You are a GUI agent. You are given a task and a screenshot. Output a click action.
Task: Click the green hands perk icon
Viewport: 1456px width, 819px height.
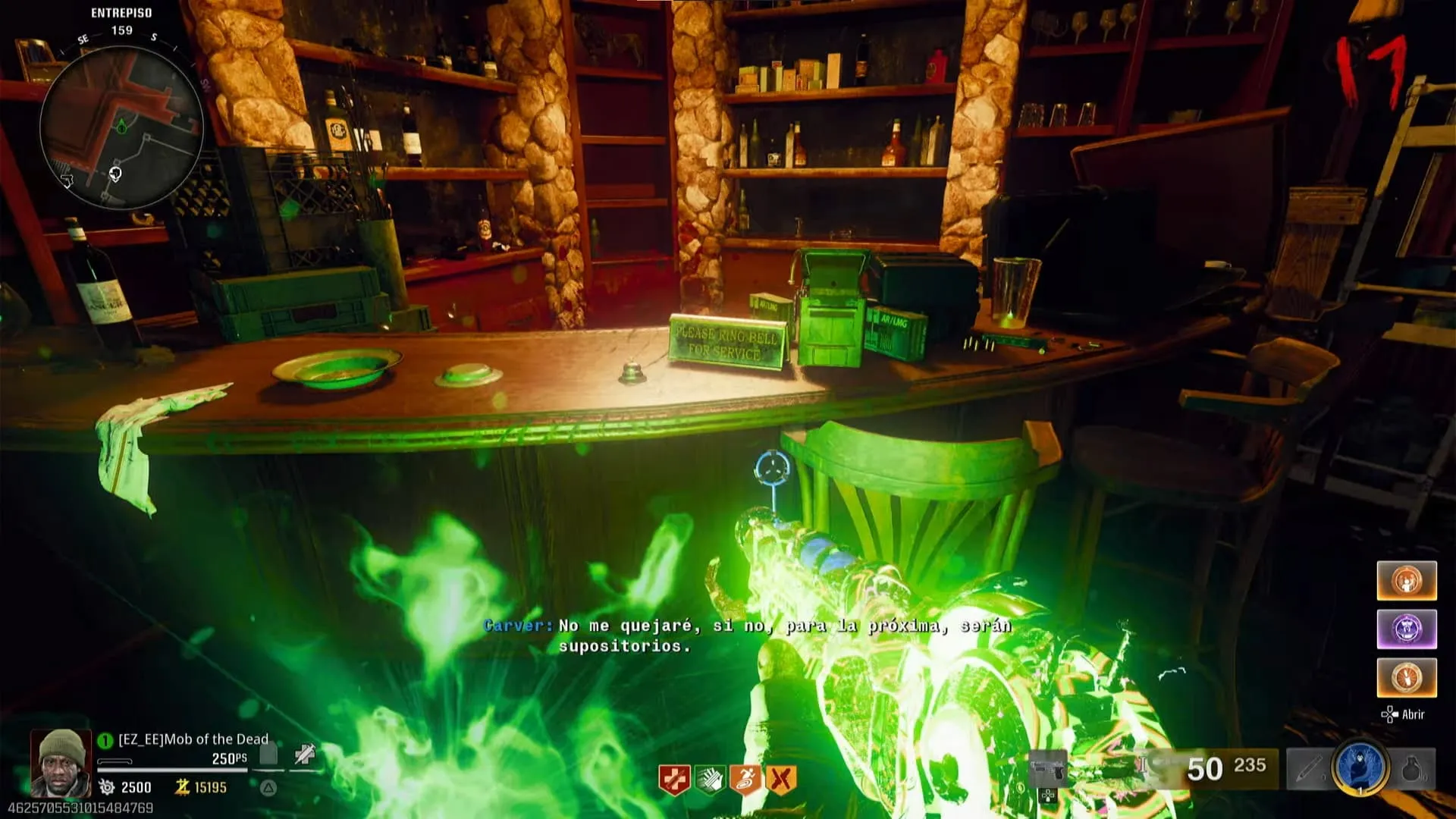click(x=709, y=780)
